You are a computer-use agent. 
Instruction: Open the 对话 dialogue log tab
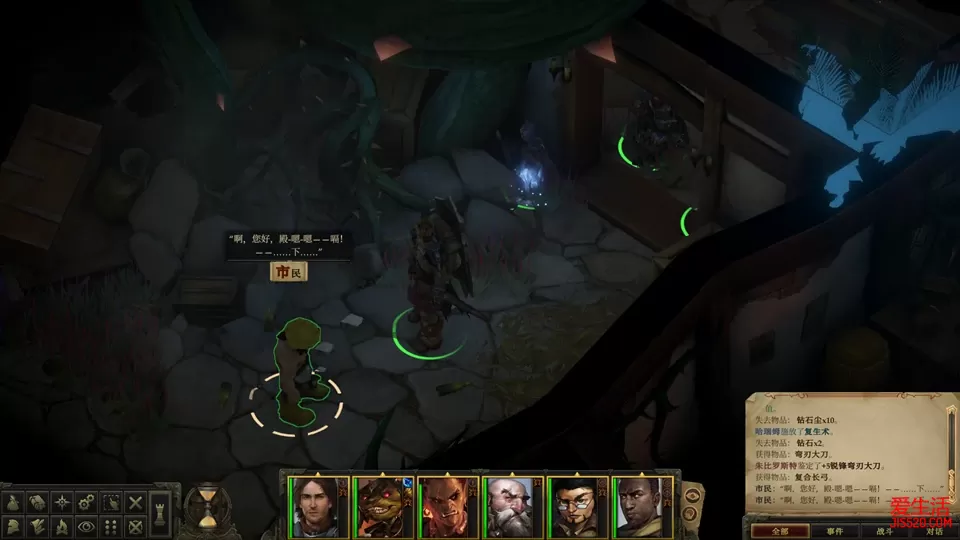pos(934,530)
